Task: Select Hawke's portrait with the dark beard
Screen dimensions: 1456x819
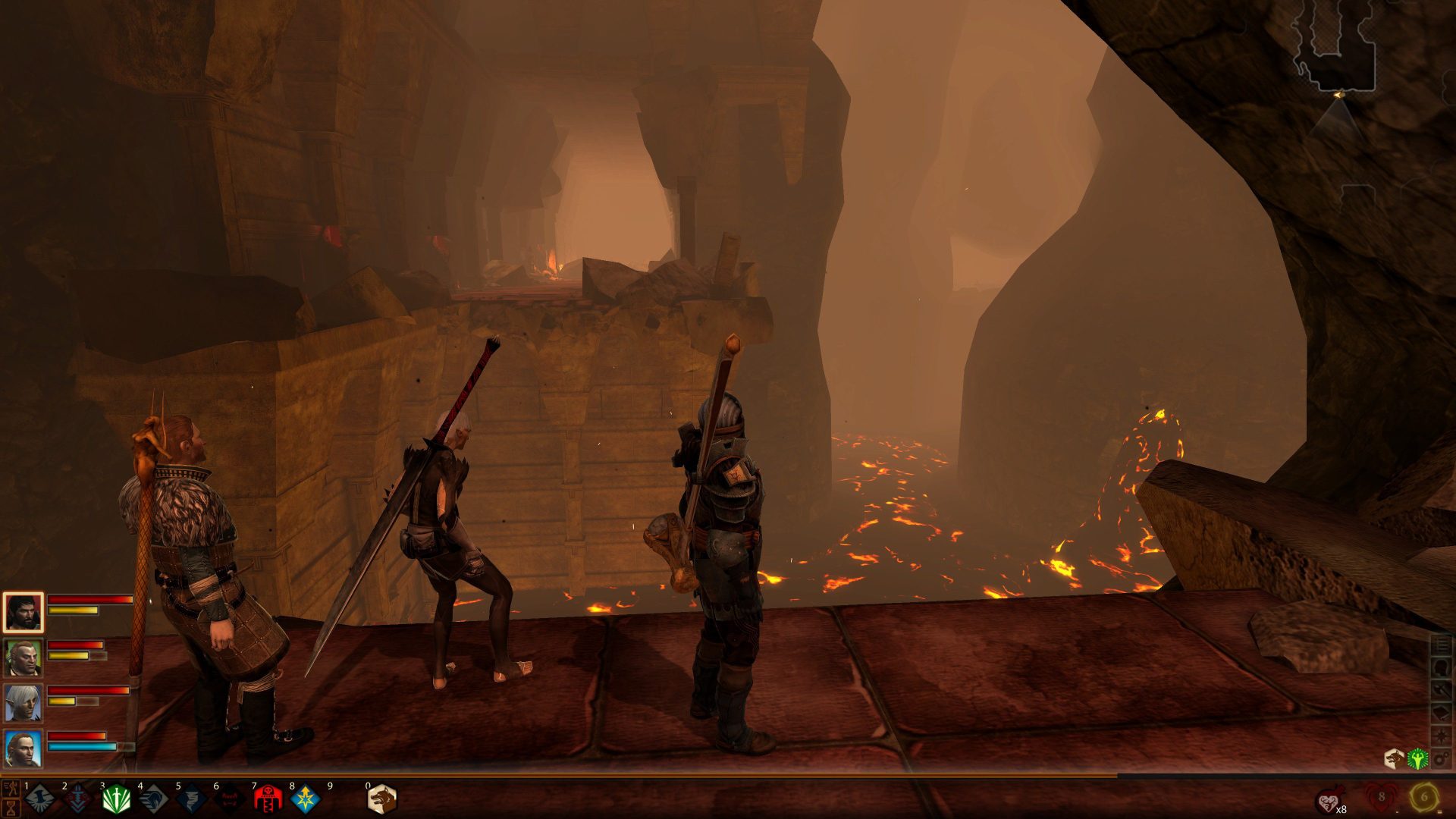Action: click(x=23, y=613)
